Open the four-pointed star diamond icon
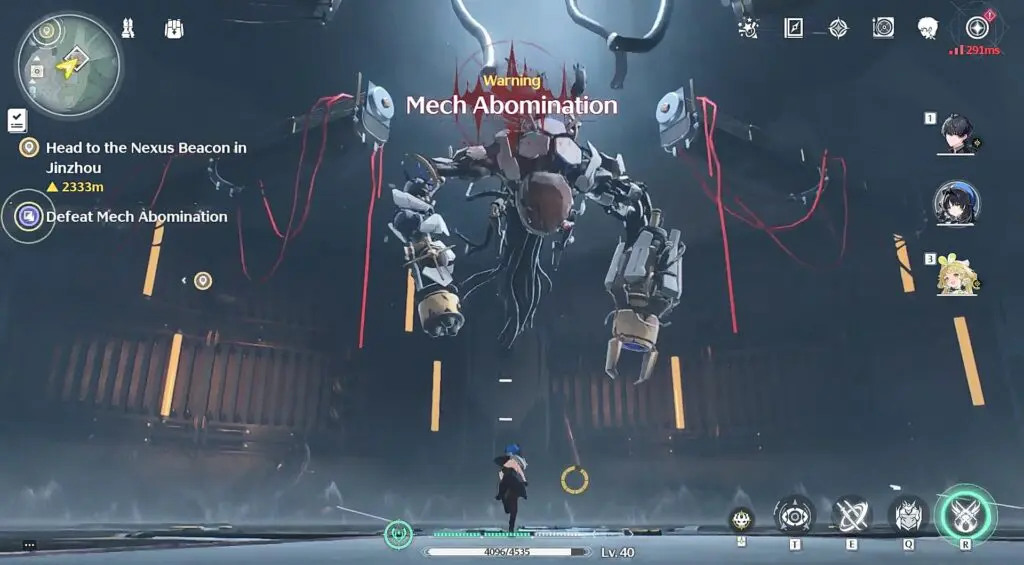This screenshot has height=565, width=1024. pos(838,28)
